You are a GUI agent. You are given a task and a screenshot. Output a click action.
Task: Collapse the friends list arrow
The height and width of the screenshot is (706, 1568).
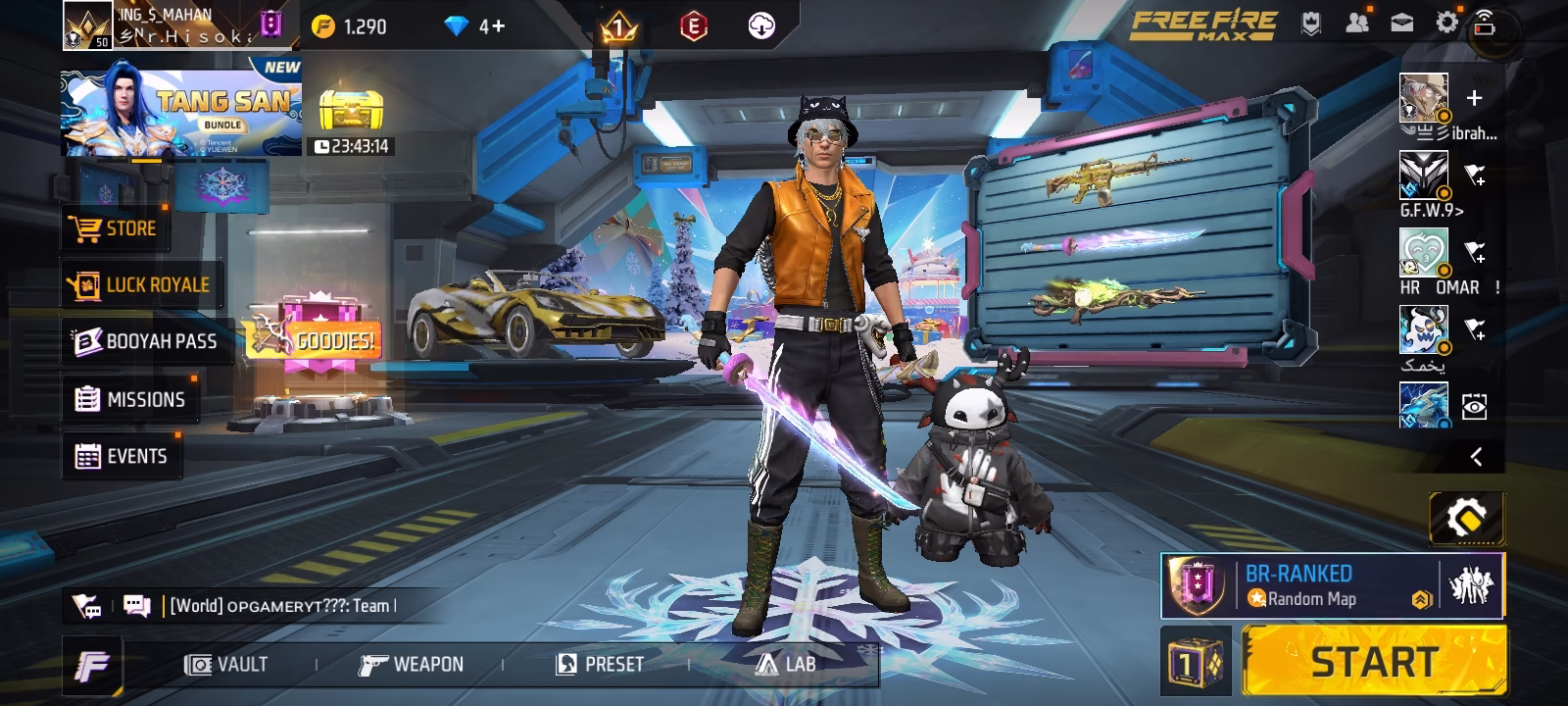(1476, 456)
